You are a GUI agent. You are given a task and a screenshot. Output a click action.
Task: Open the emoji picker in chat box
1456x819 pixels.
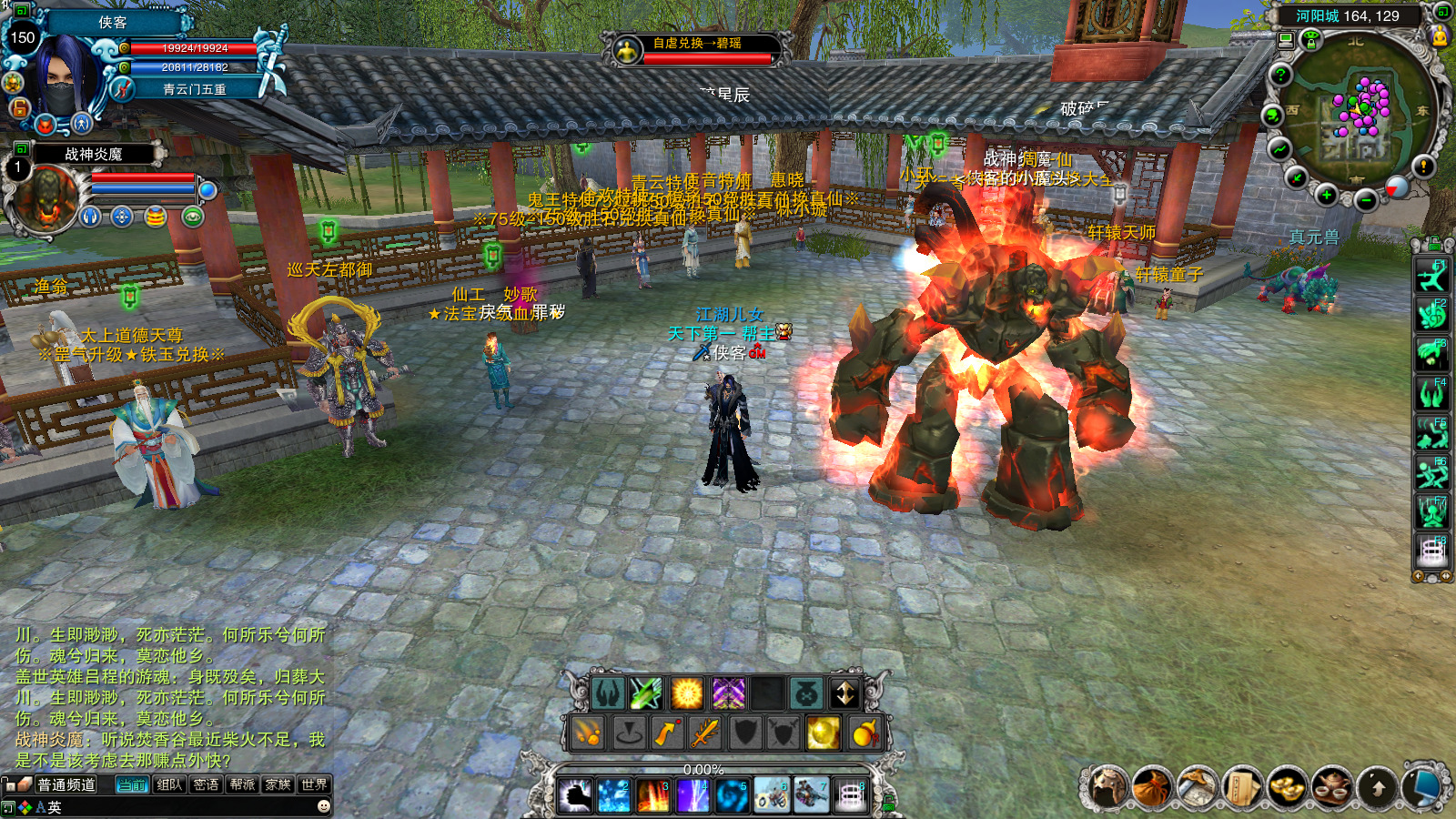click(323, 806)
